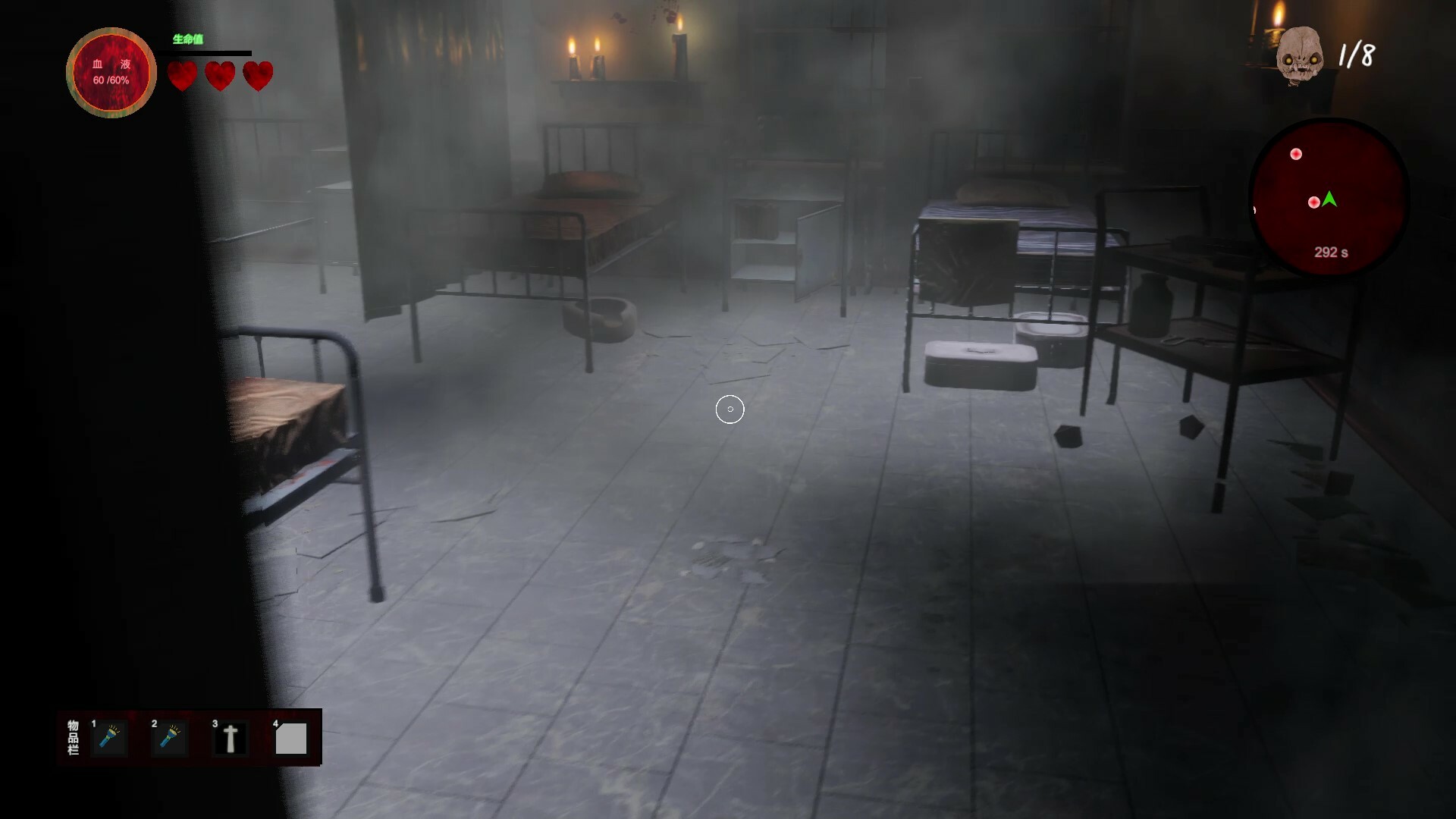This screenshot has width=1456, height=819.
Task: Click the middle heart icon
Action: pyautogui.click(x=220, y=76)
